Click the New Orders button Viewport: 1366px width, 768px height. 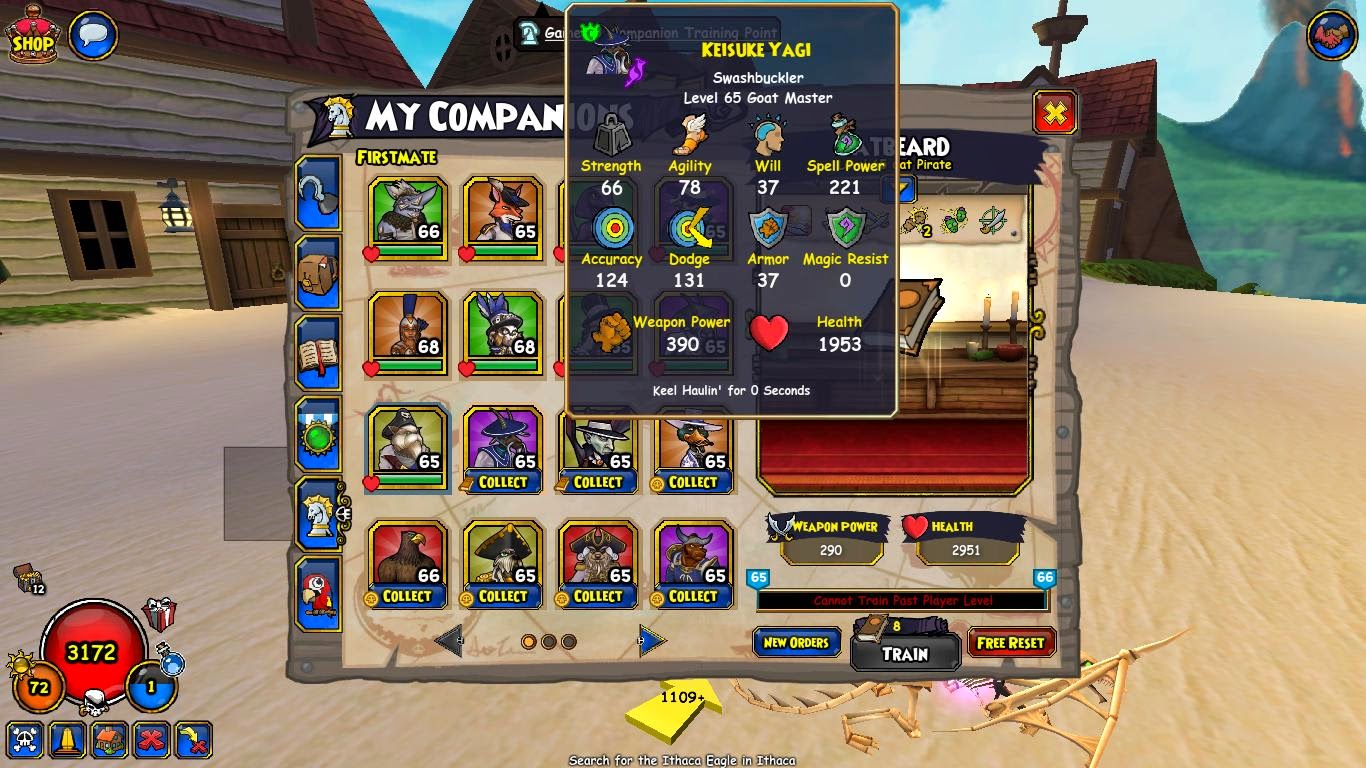[796, 643]
